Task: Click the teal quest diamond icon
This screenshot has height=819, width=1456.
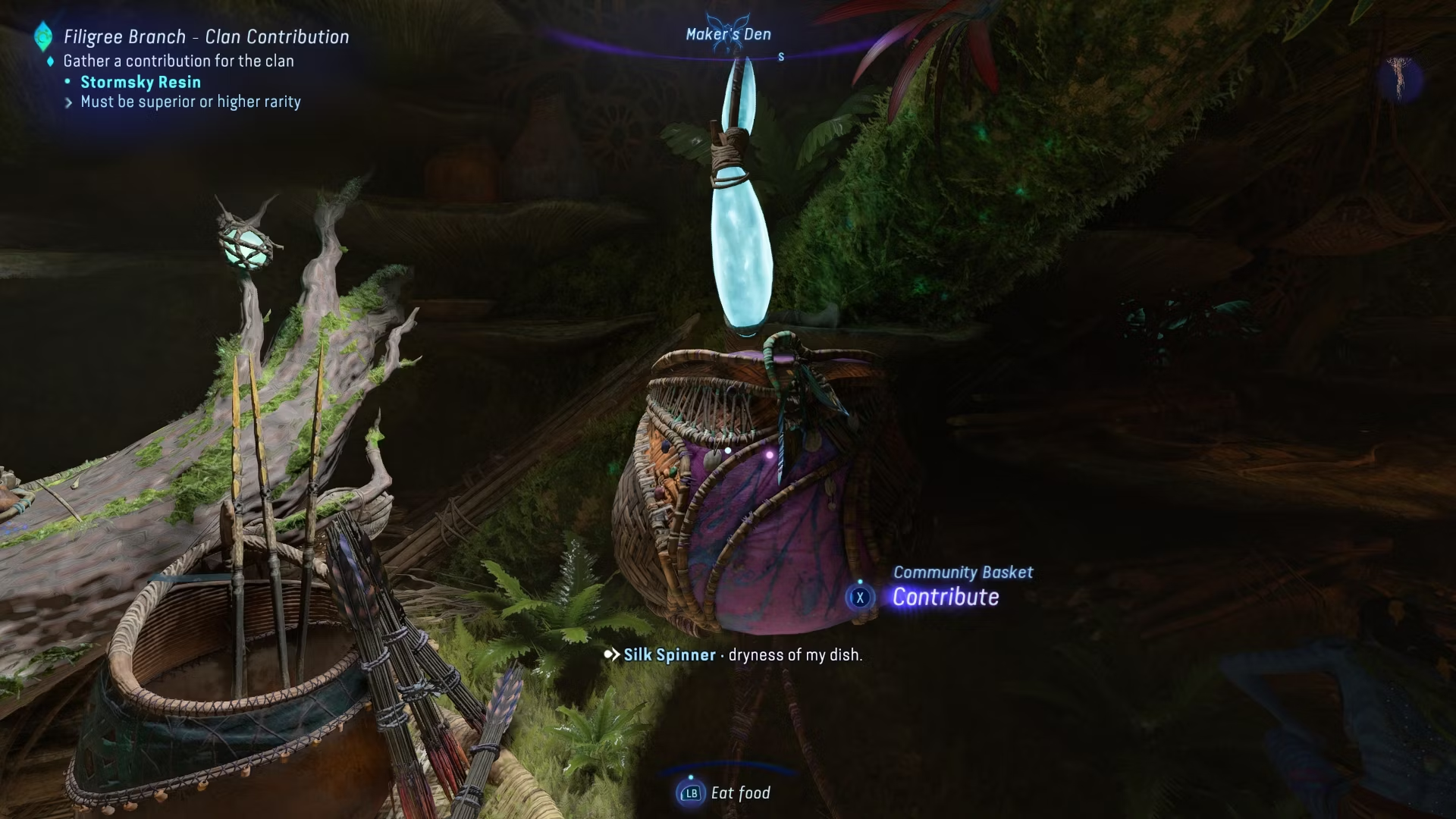Action: click(x=43, y=36)
